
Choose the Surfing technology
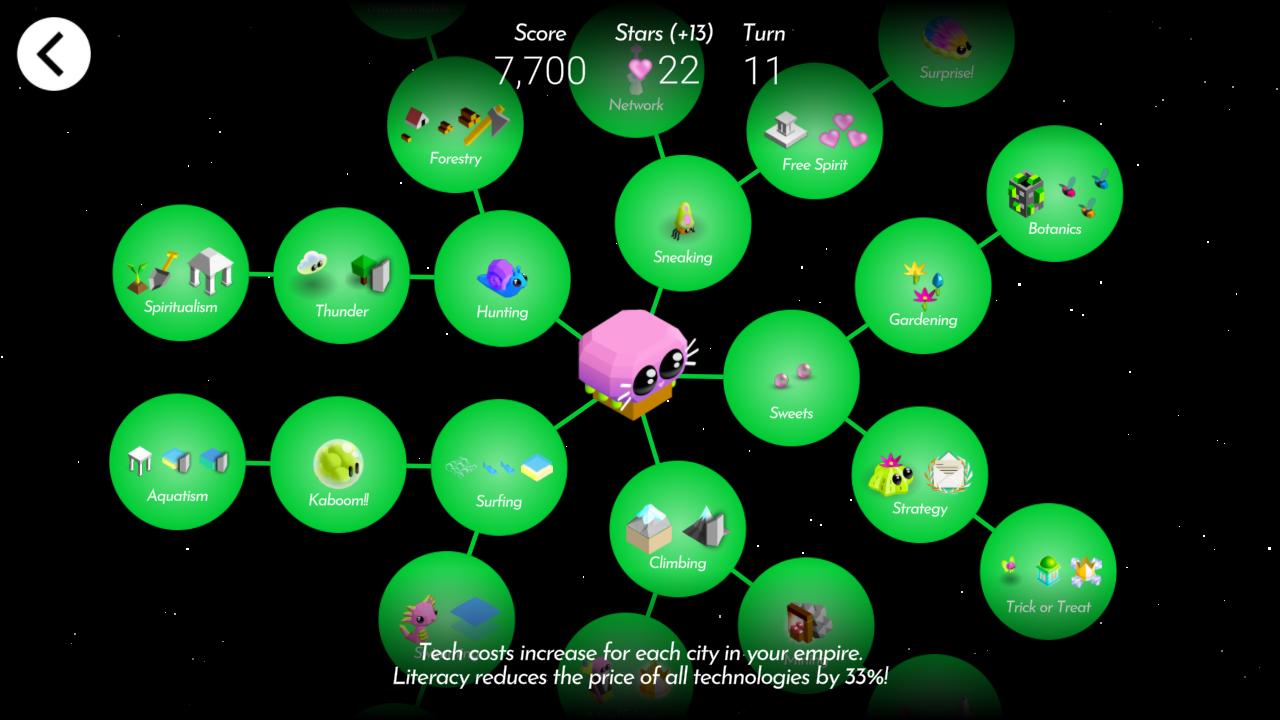pos(499,470)
